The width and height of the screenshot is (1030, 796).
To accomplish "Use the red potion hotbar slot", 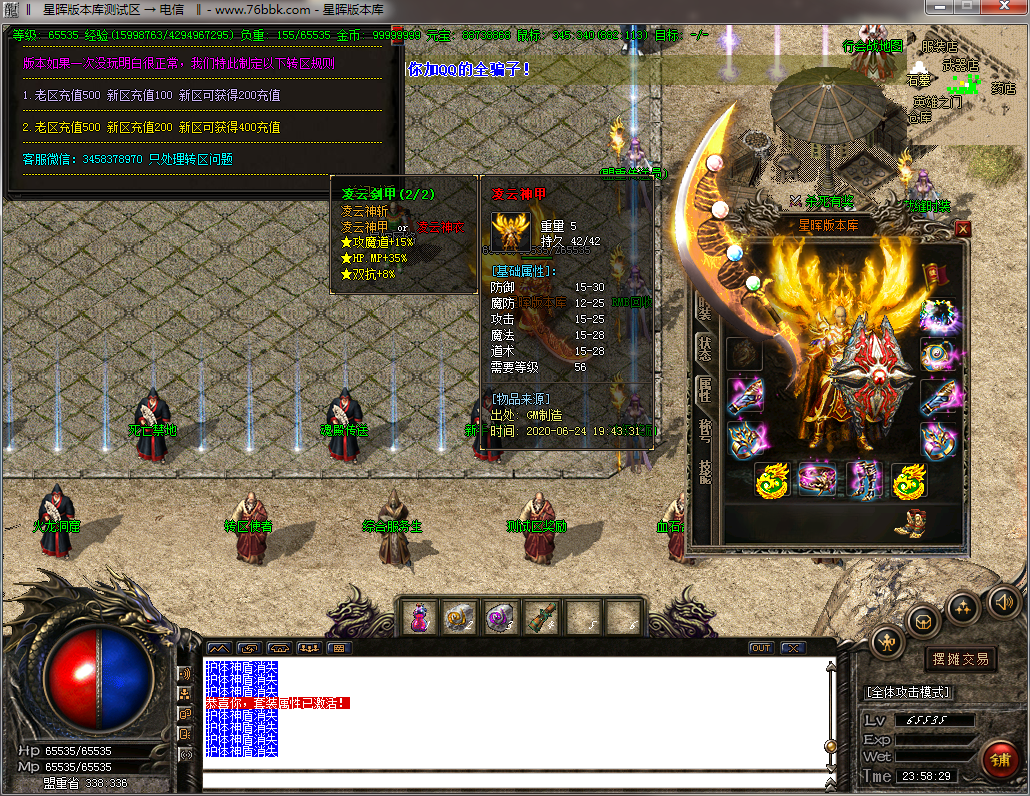I will pyautogui.click(x=419, y=618).
